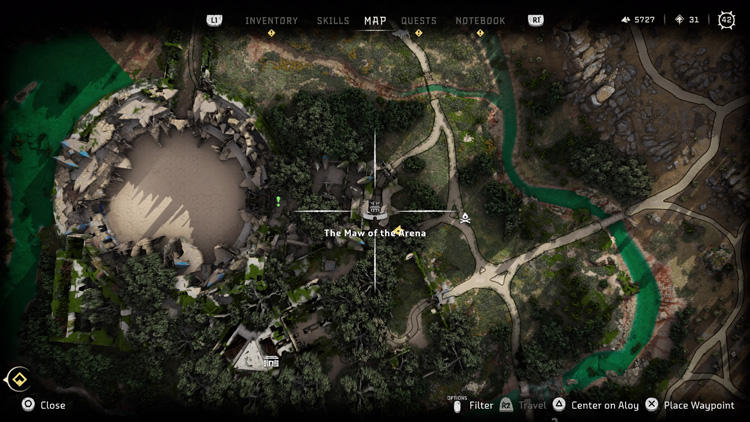Switch to the Inventory tab
The height and width of the screenshot is (422, 750).
(271, 21)
